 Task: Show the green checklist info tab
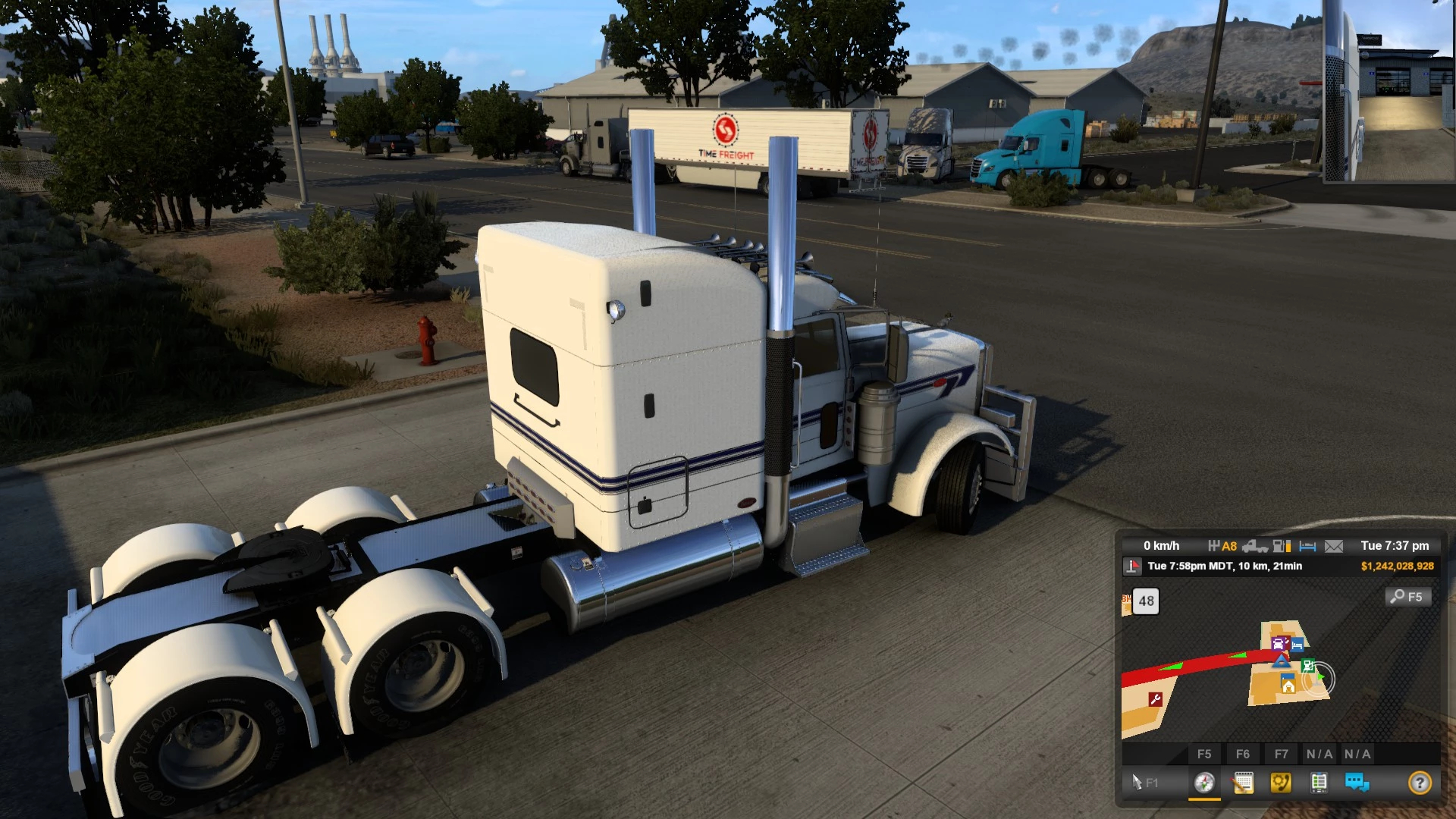pyautogui.click(x=1319, y=782)
